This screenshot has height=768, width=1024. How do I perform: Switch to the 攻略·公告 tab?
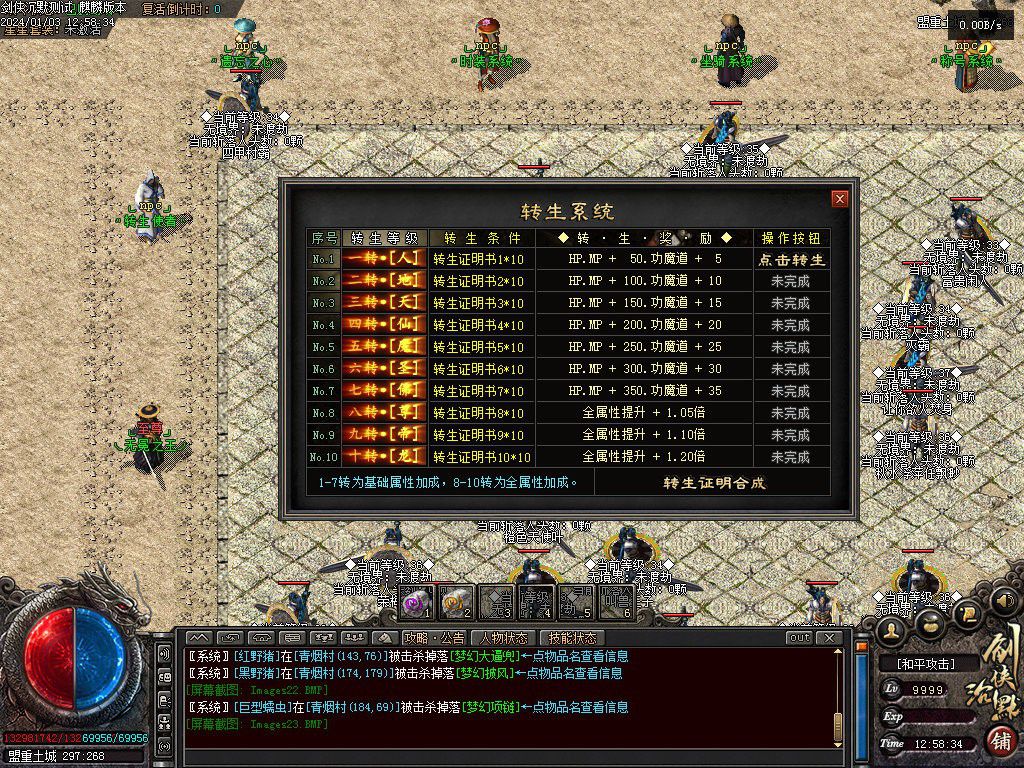pyautogui.click(x=434, y=638)
